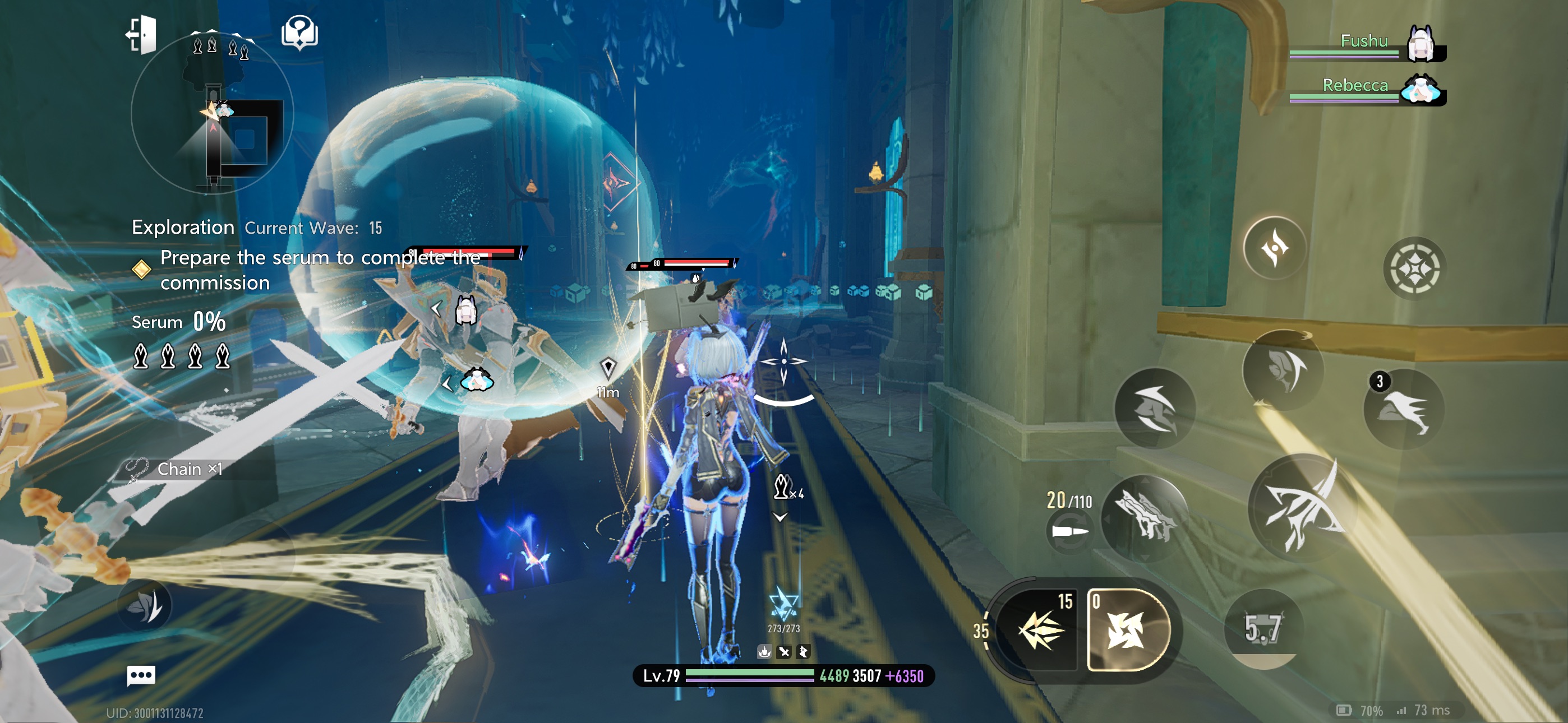The image size is (1568, 723).
Task: Trigger the ability showing 5.7 cooldown
Action: [x=1263, y=628]
